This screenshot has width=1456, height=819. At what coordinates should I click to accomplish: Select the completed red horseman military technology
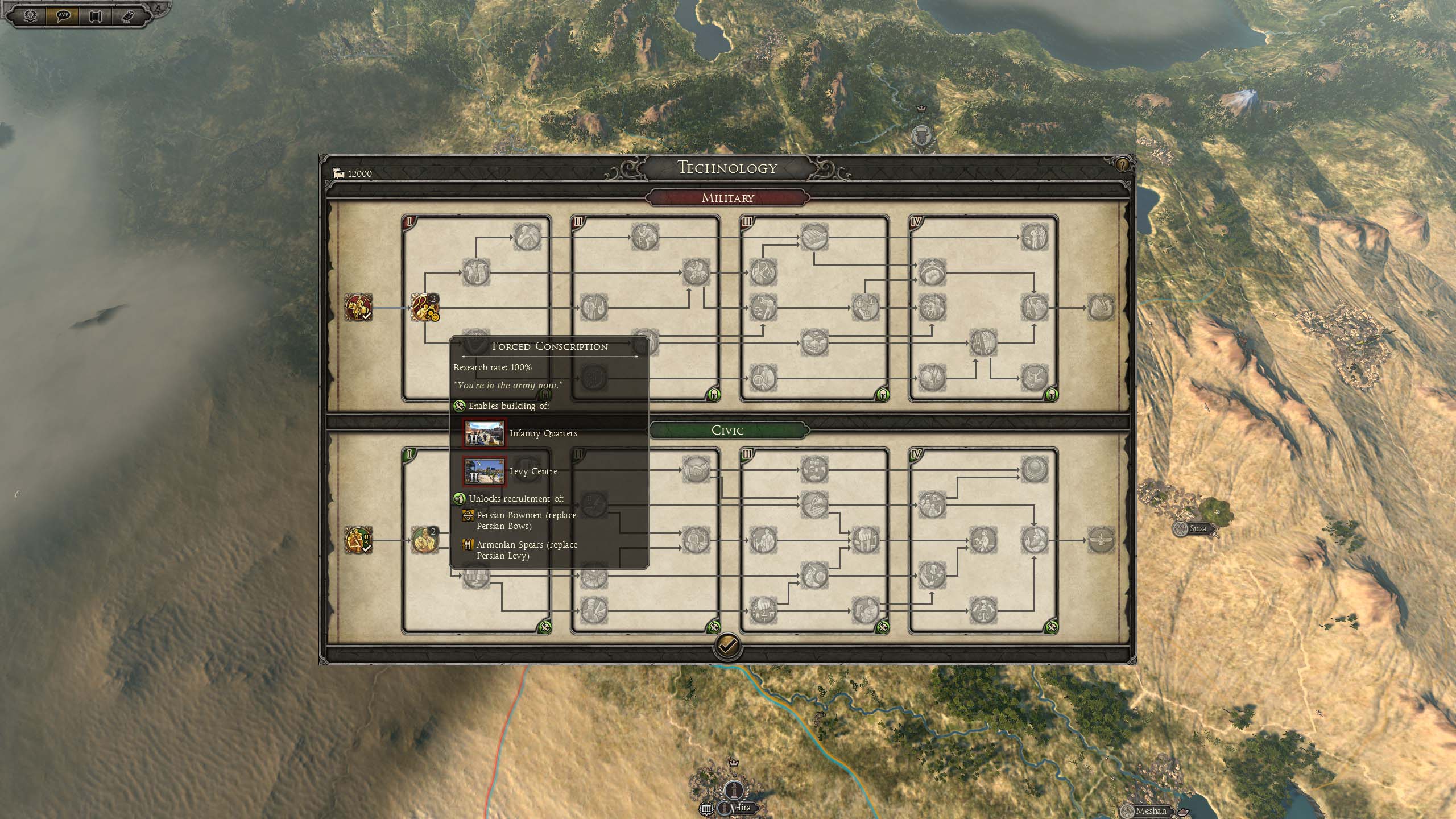tap(358, 308)
